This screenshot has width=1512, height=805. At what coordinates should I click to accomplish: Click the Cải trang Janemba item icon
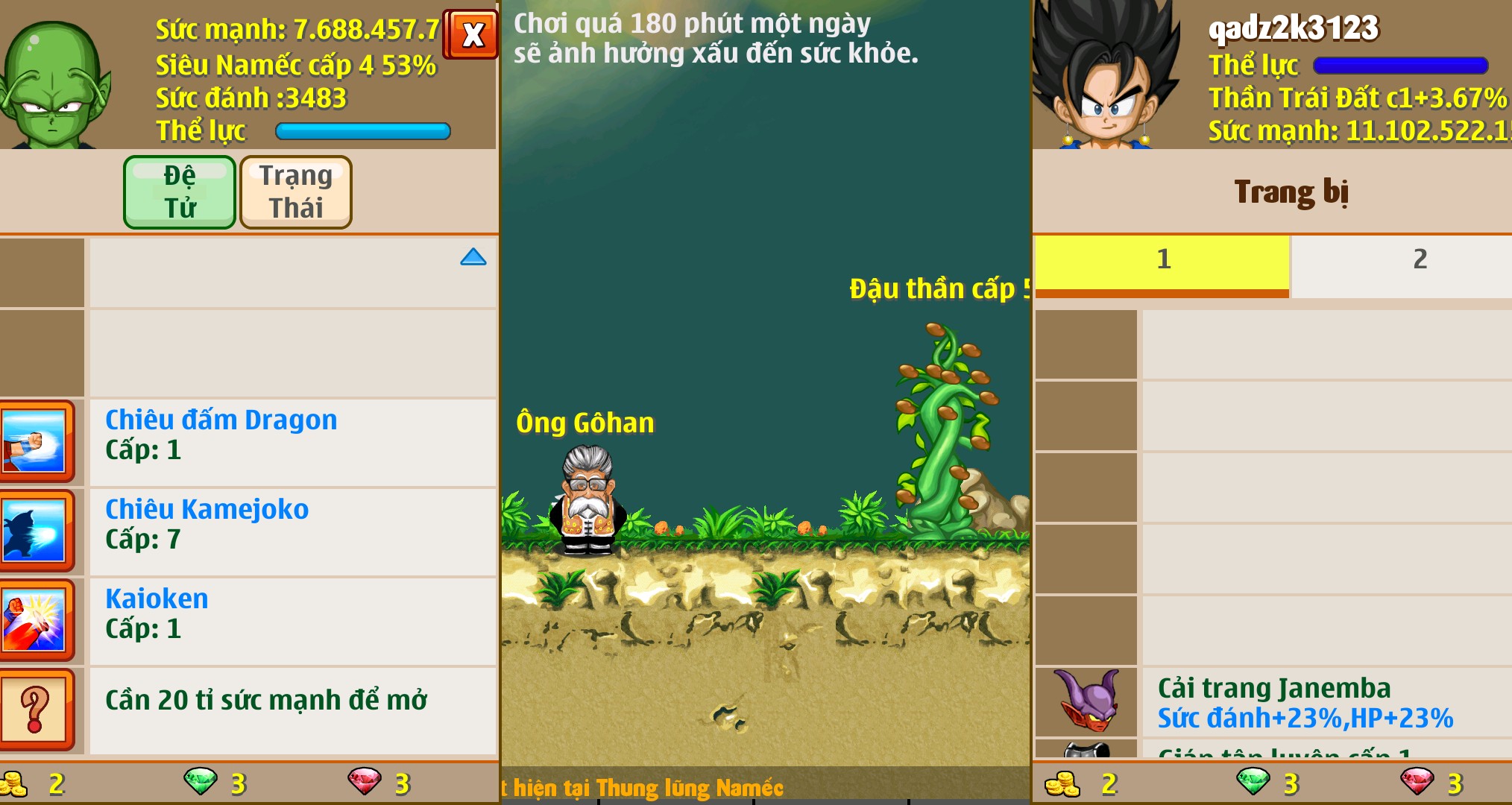click(x=1086, y=701)
